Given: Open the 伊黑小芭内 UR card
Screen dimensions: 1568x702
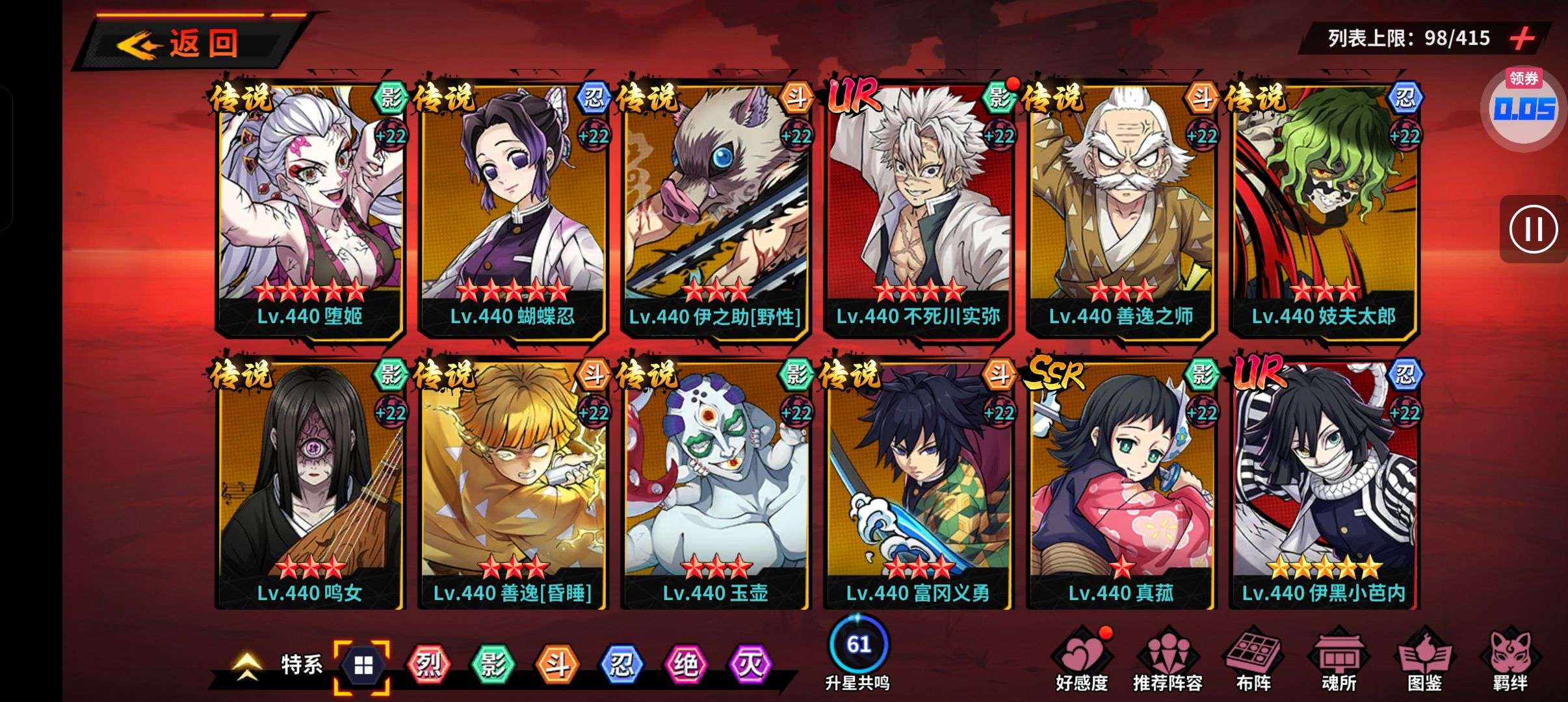Looking at the screenshot, I should click(1324, 484).
